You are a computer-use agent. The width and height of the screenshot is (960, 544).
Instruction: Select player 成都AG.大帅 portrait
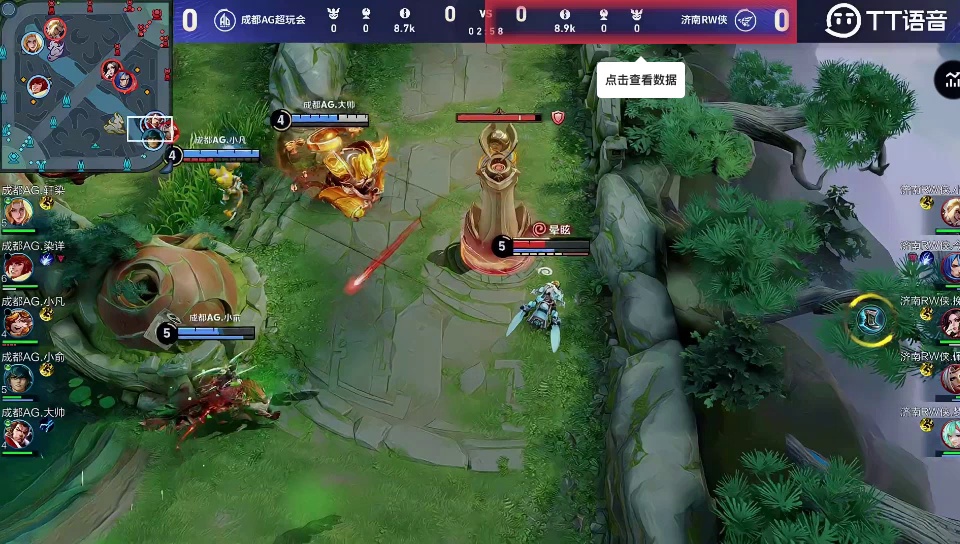coord(18,433)
